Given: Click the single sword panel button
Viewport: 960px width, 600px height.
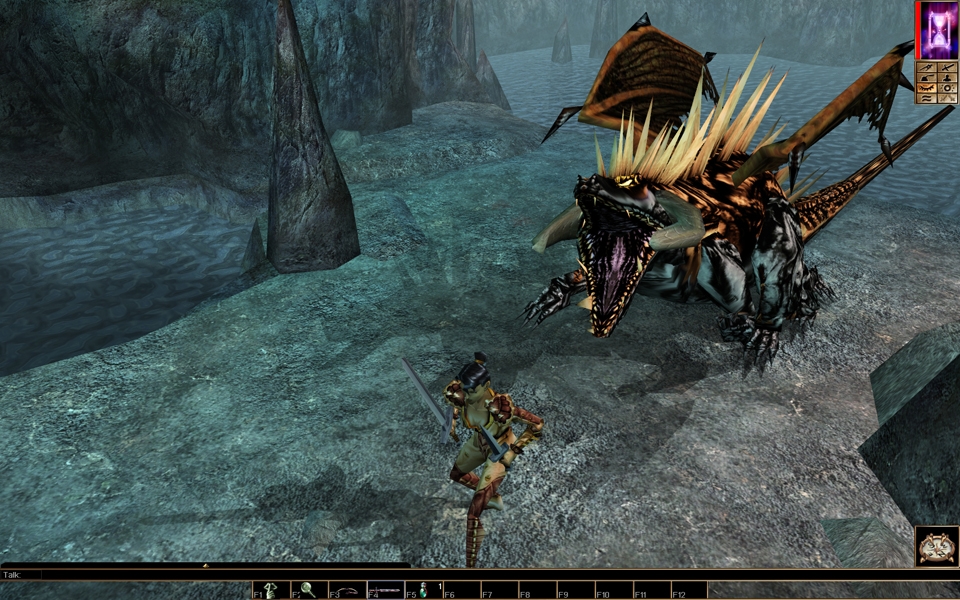Looking at the screenshot, I should point(947,68).
